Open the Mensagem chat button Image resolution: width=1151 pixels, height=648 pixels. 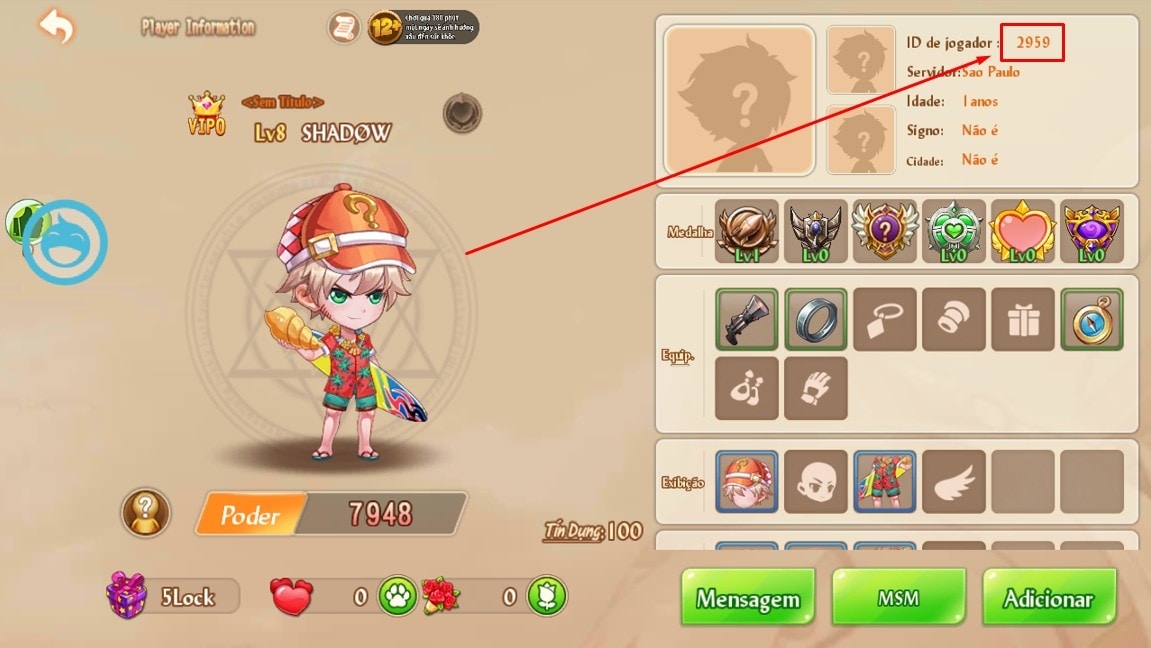[748, 599]
